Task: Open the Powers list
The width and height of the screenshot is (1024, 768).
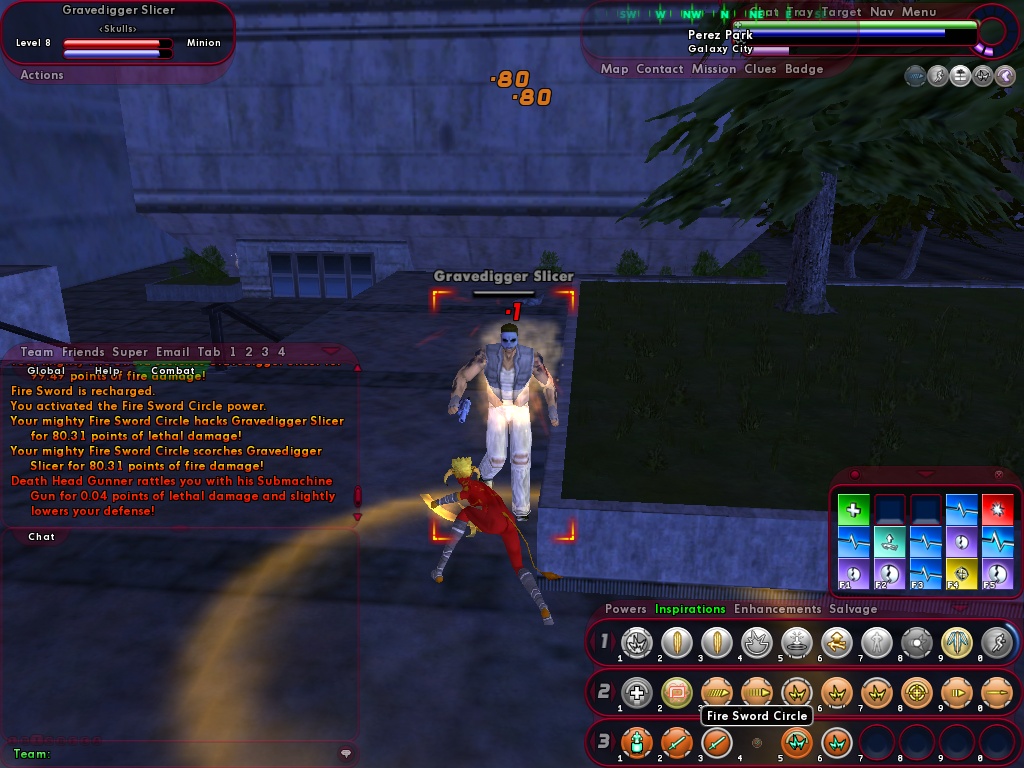Action: pos(626,609)
